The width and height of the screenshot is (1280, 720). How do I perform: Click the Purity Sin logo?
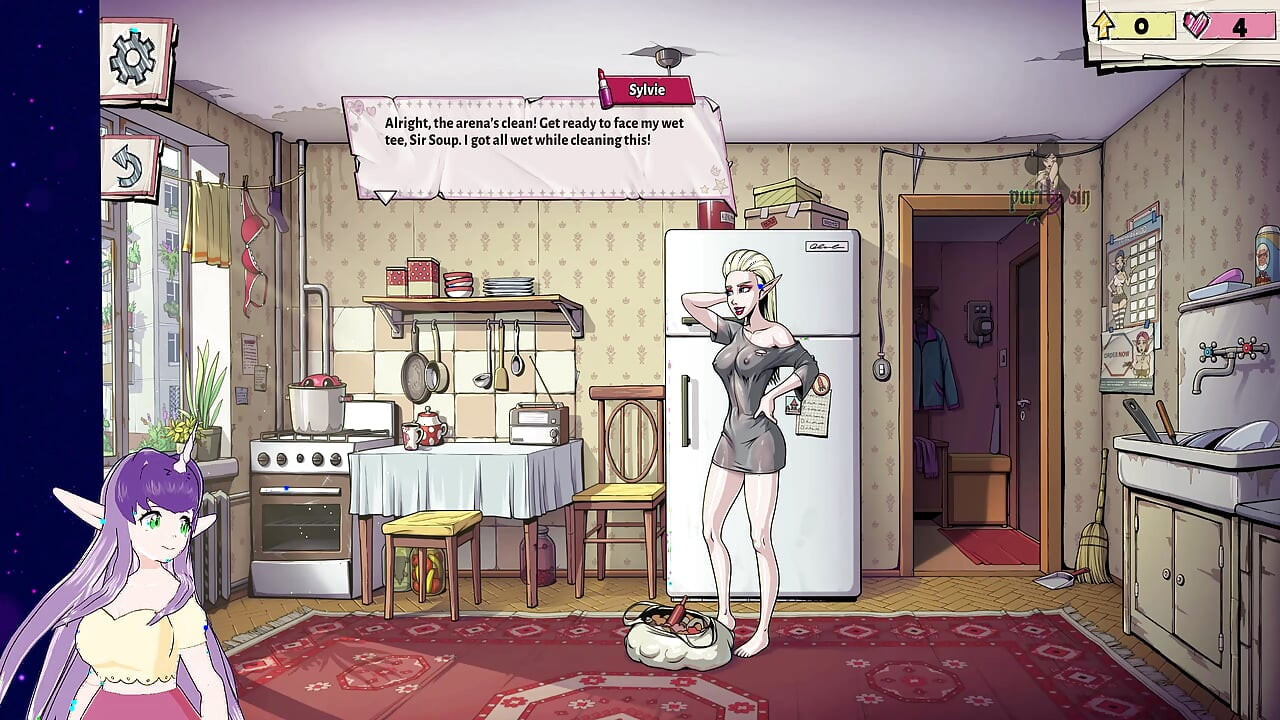tap(1048, 198)
